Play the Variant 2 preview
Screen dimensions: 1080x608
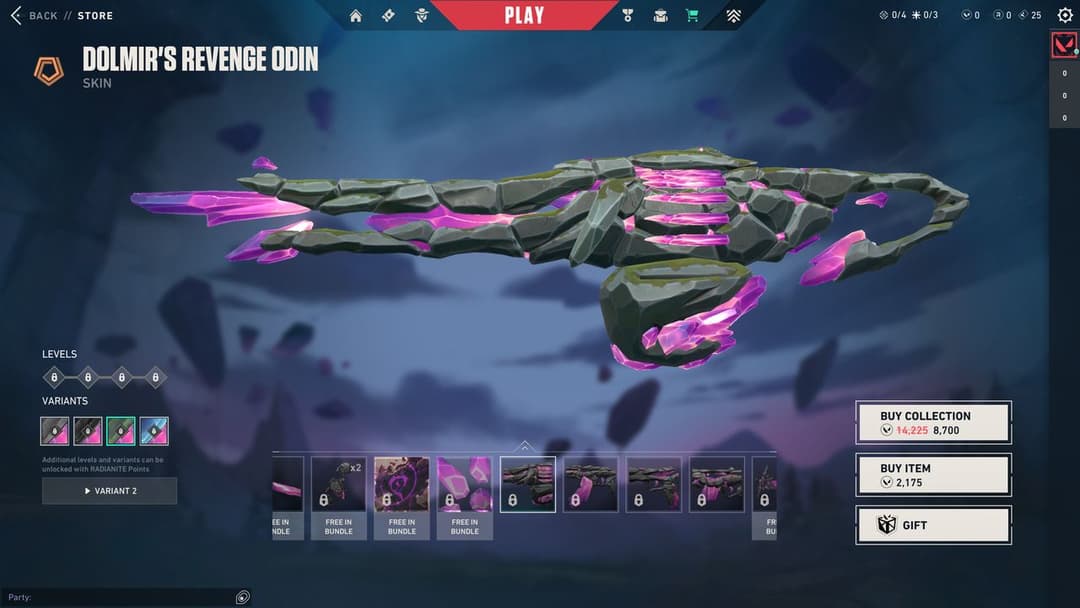click(109, 491)
